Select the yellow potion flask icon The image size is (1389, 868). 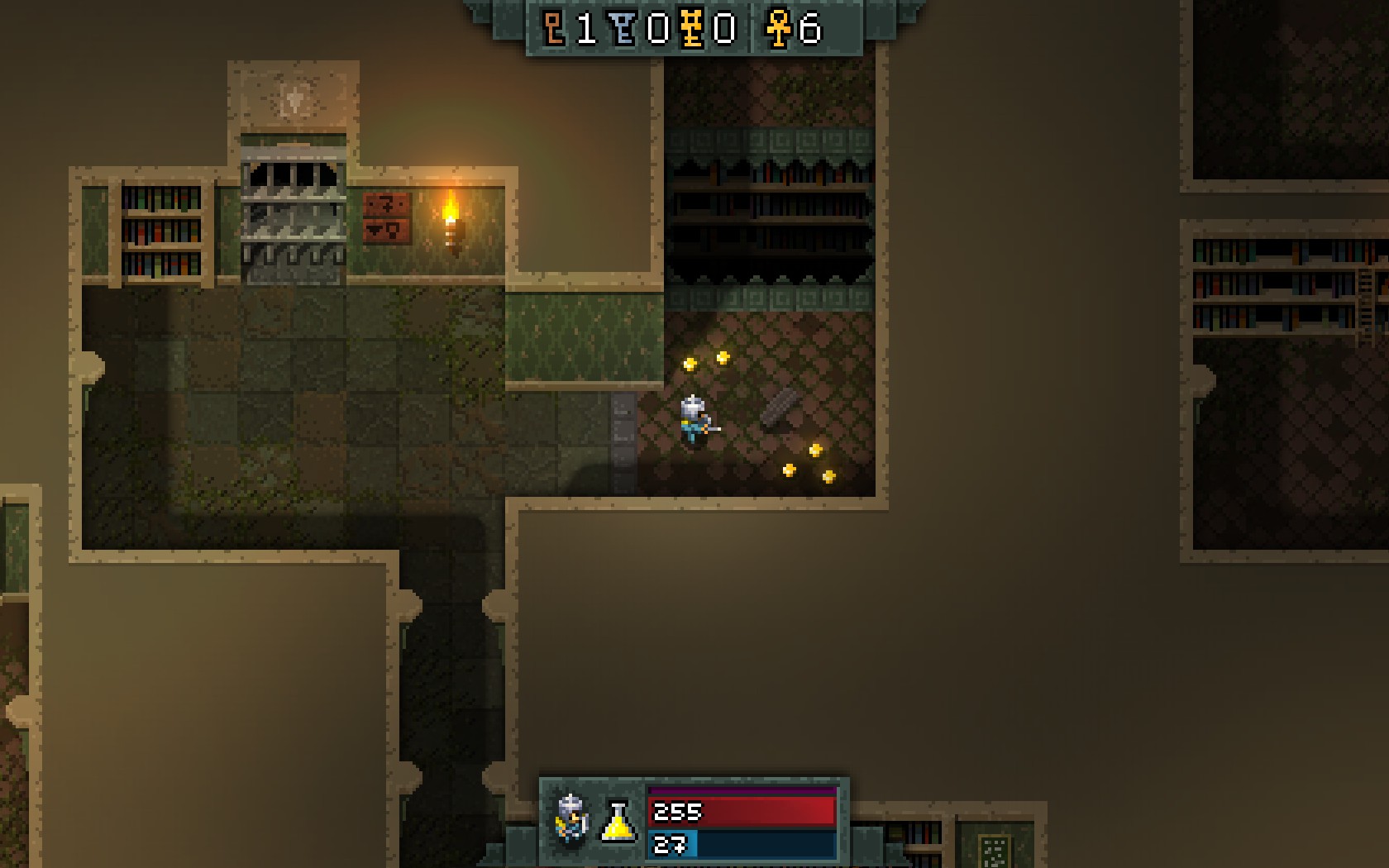[618, 821]
